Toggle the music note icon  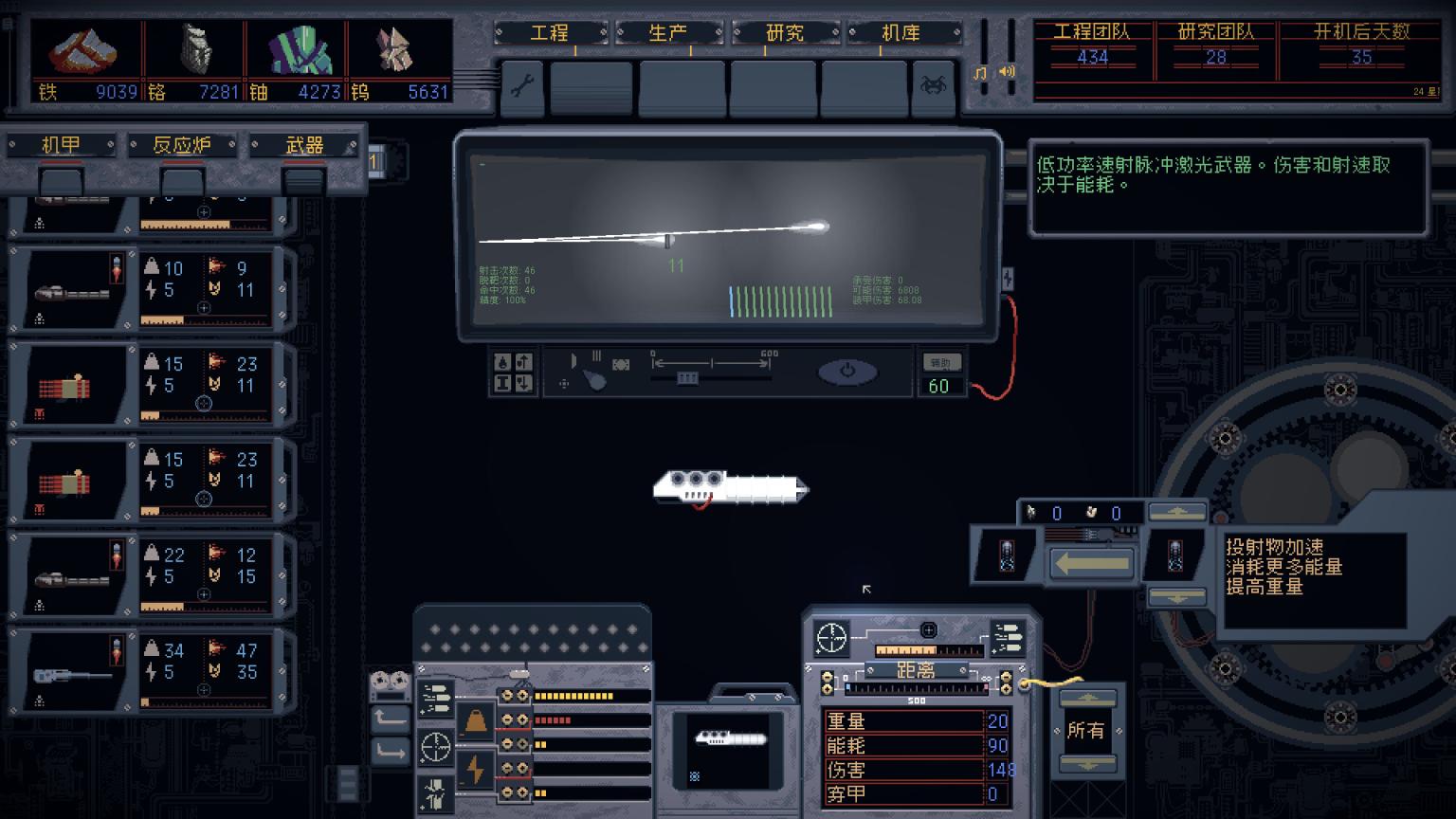981,73
